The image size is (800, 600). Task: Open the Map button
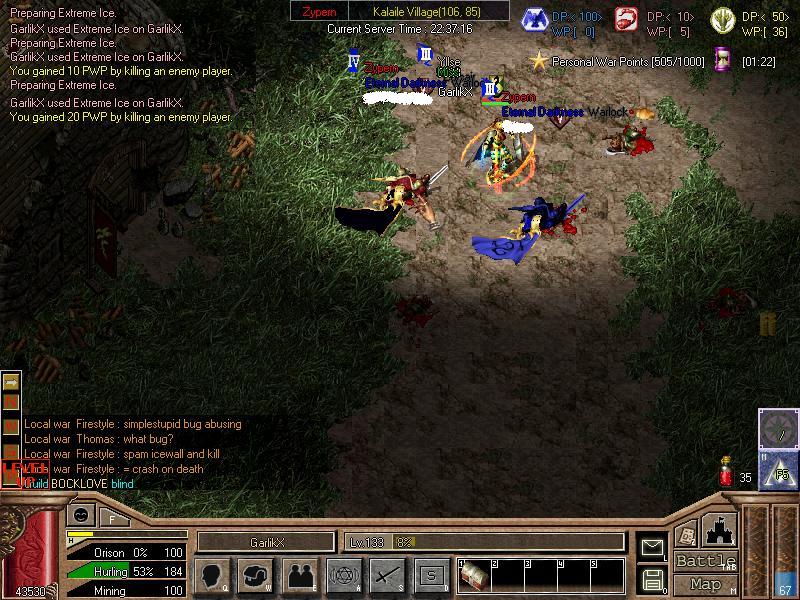pyautogui.click(x=706, y=584)
